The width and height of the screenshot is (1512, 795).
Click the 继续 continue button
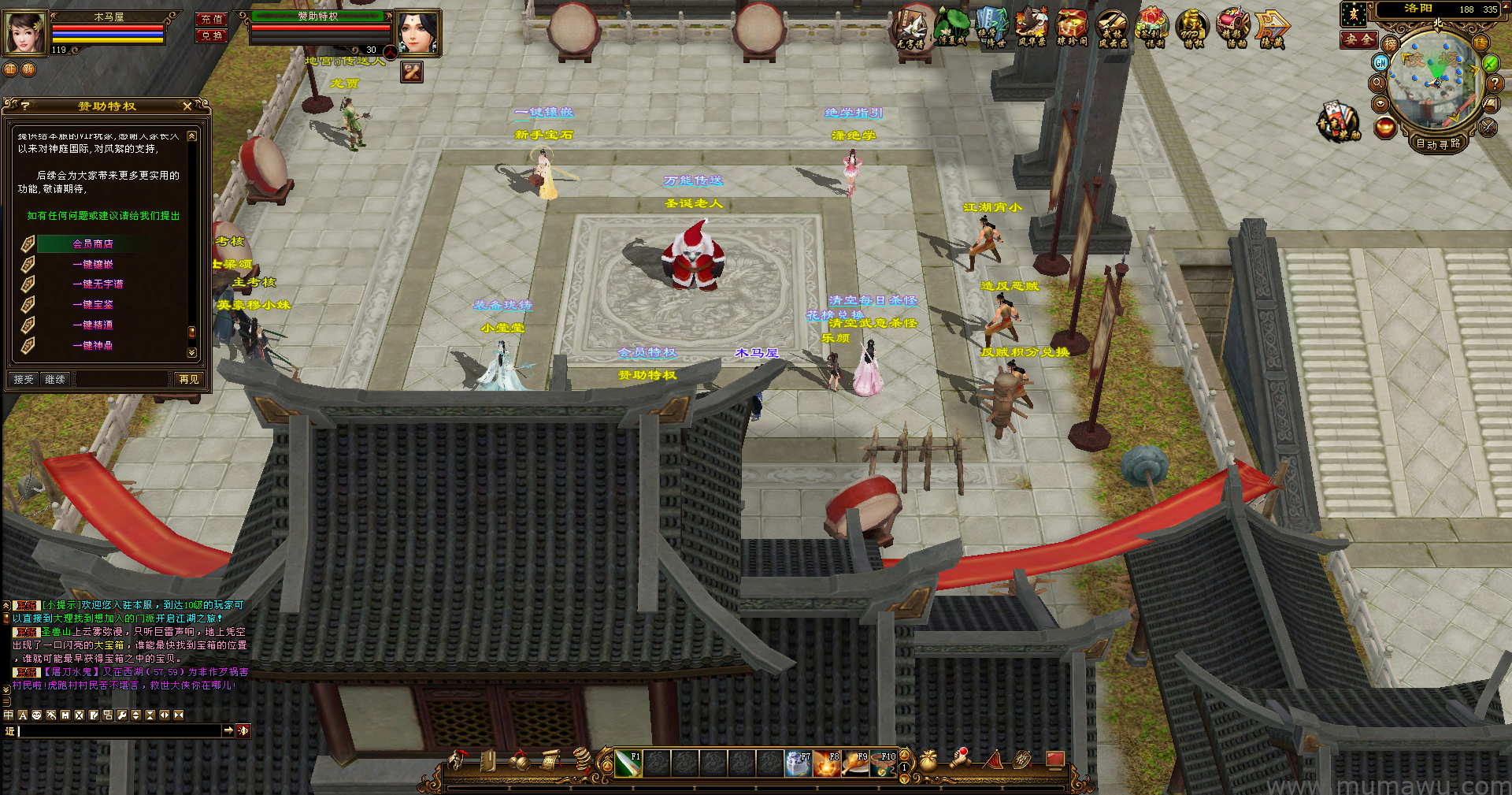click(55, 380)
